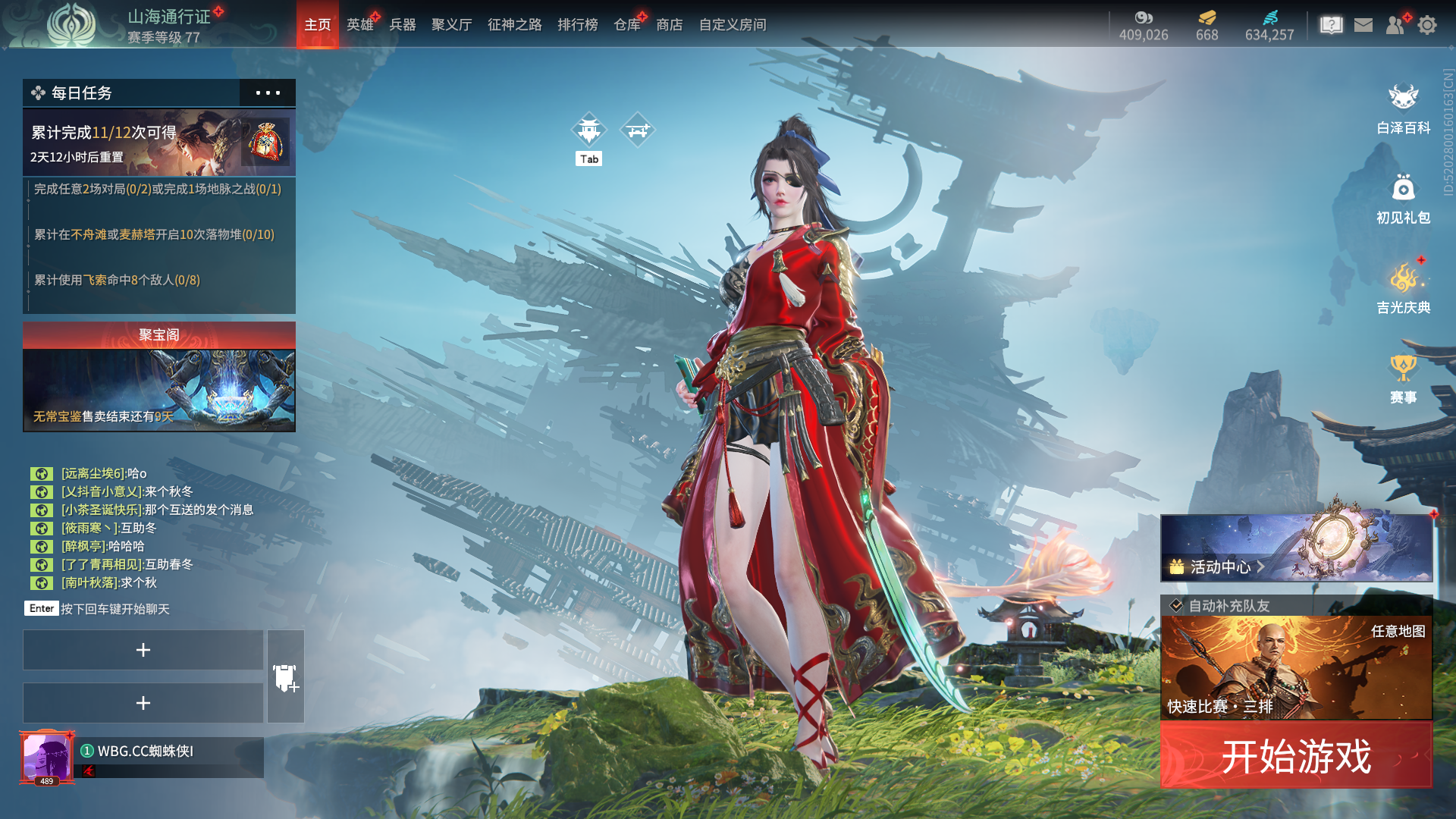Check the mail envelope icon

pos(1363,25)
